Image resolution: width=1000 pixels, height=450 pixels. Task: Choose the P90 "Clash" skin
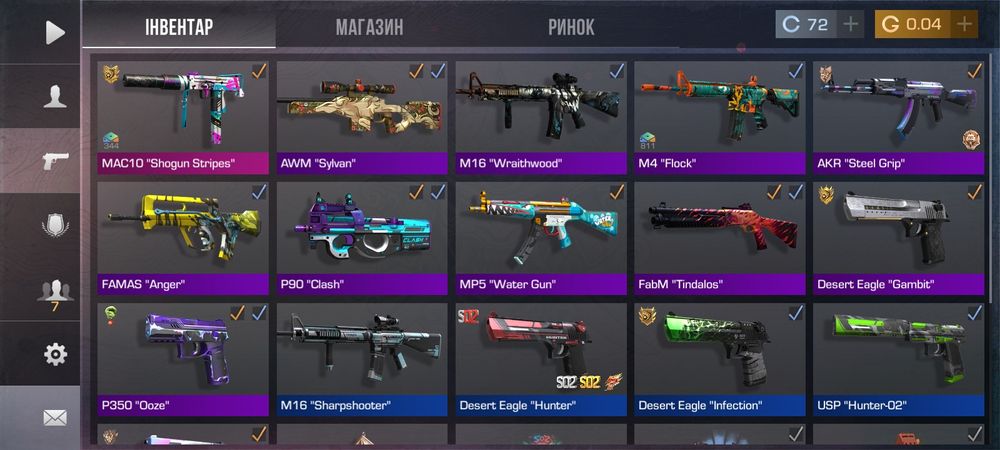pyautogui.click(x=362, y=237)
